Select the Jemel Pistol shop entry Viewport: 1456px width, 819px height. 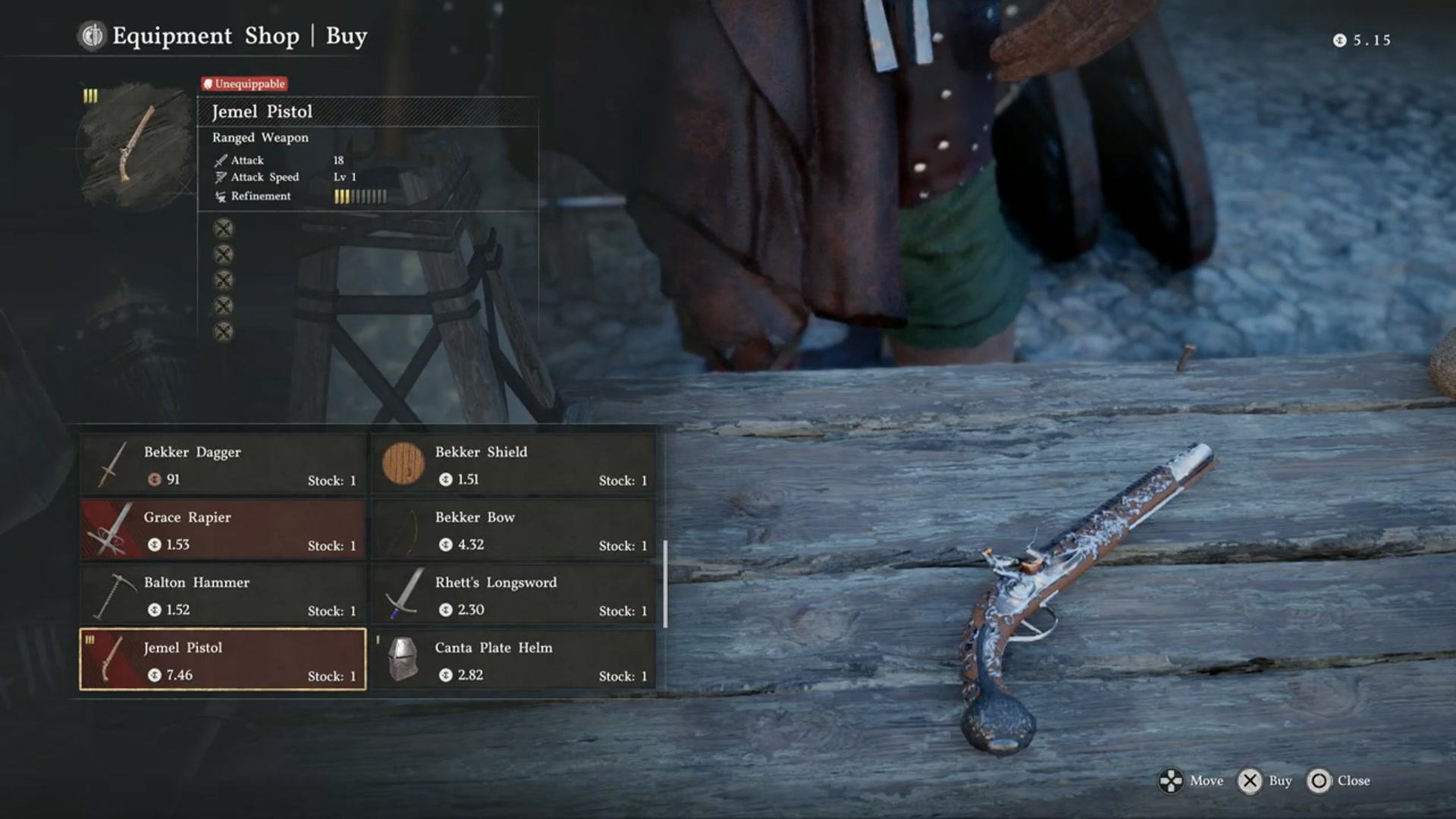click(223, 660)
